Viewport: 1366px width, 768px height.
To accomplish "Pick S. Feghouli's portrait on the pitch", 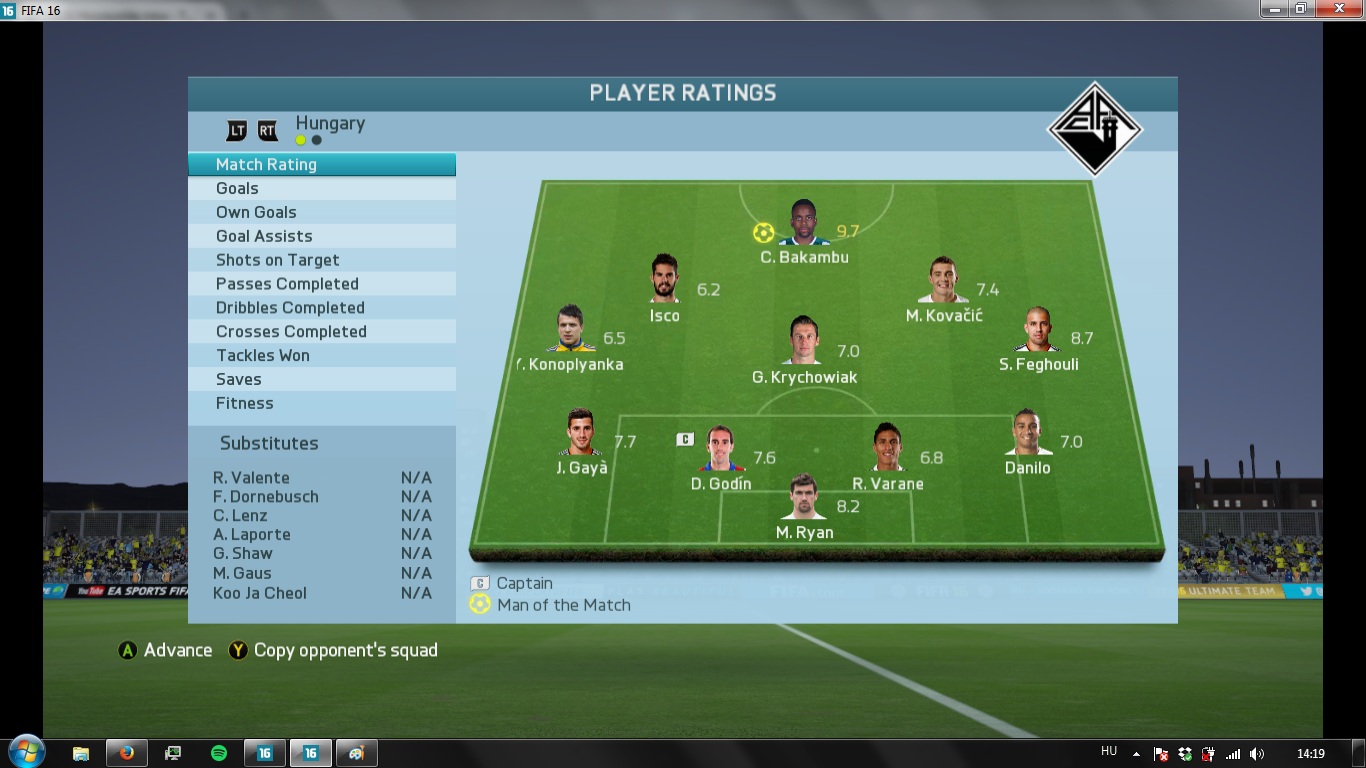I will click(x=1040, y=330).
